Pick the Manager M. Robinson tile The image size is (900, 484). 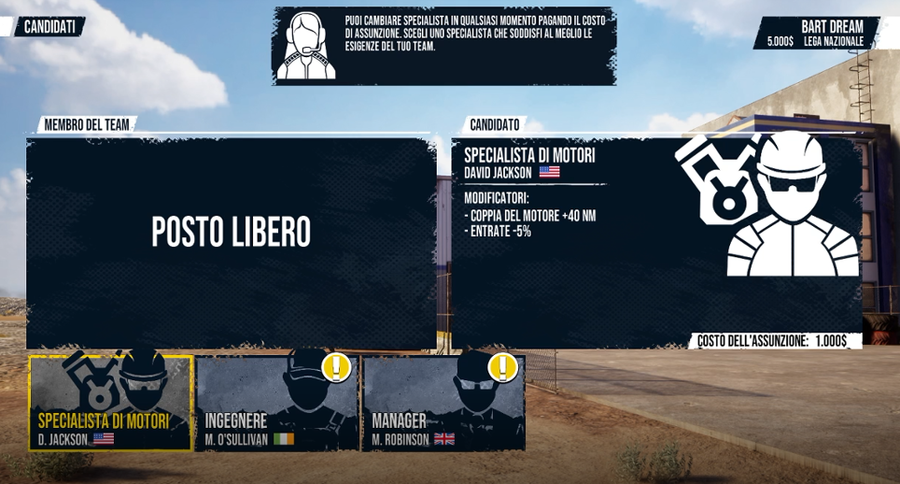(443, 403)
